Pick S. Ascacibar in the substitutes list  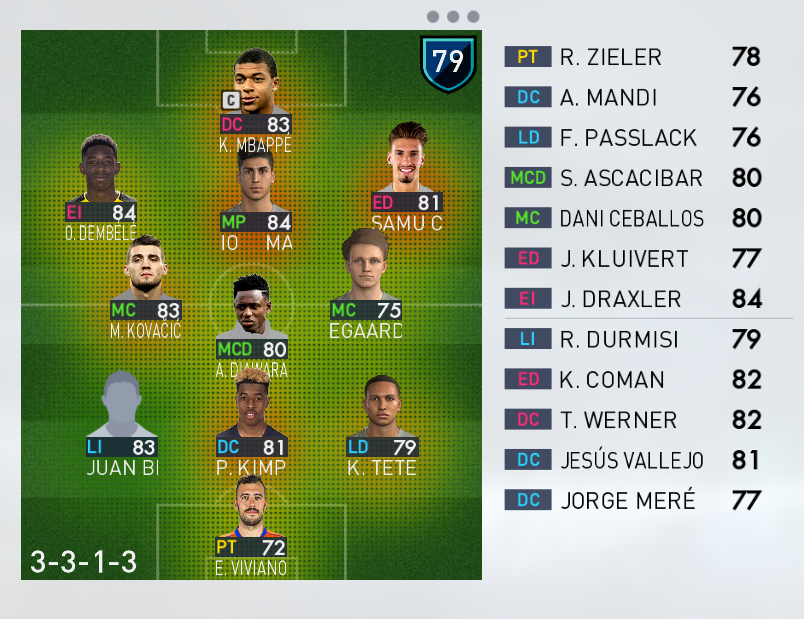pyautogui.click(x=635, y=178)
